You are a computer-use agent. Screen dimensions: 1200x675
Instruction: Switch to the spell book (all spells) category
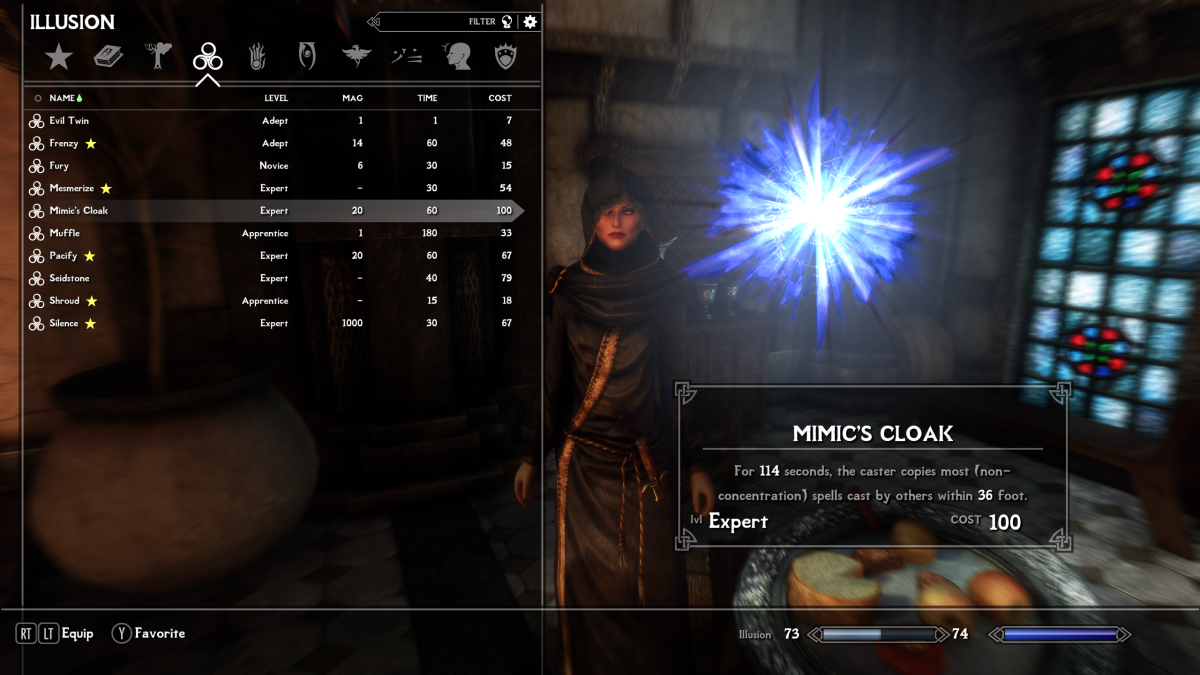(x=108, y=57)
